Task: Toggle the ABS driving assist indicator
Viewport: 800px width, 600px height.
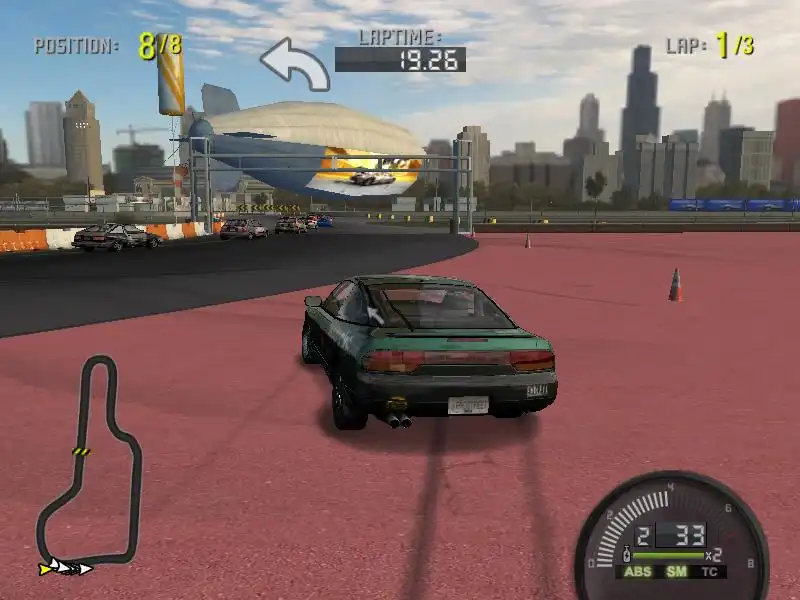Action: (637, 572)
